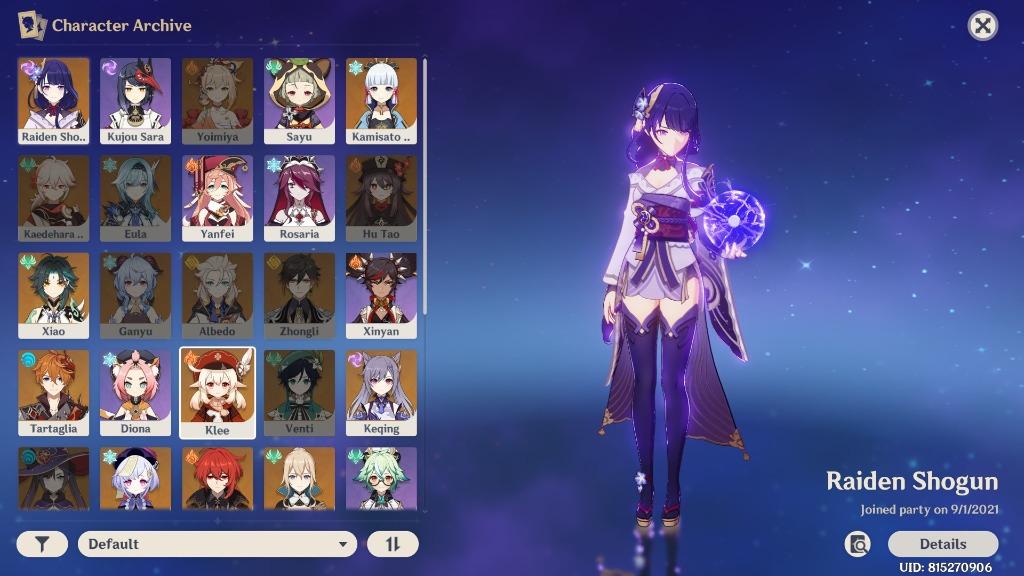The height and width of the screenshot is (576, 1024).
Task: Select the Ganyu portrait
Action: tap(135, 294)
